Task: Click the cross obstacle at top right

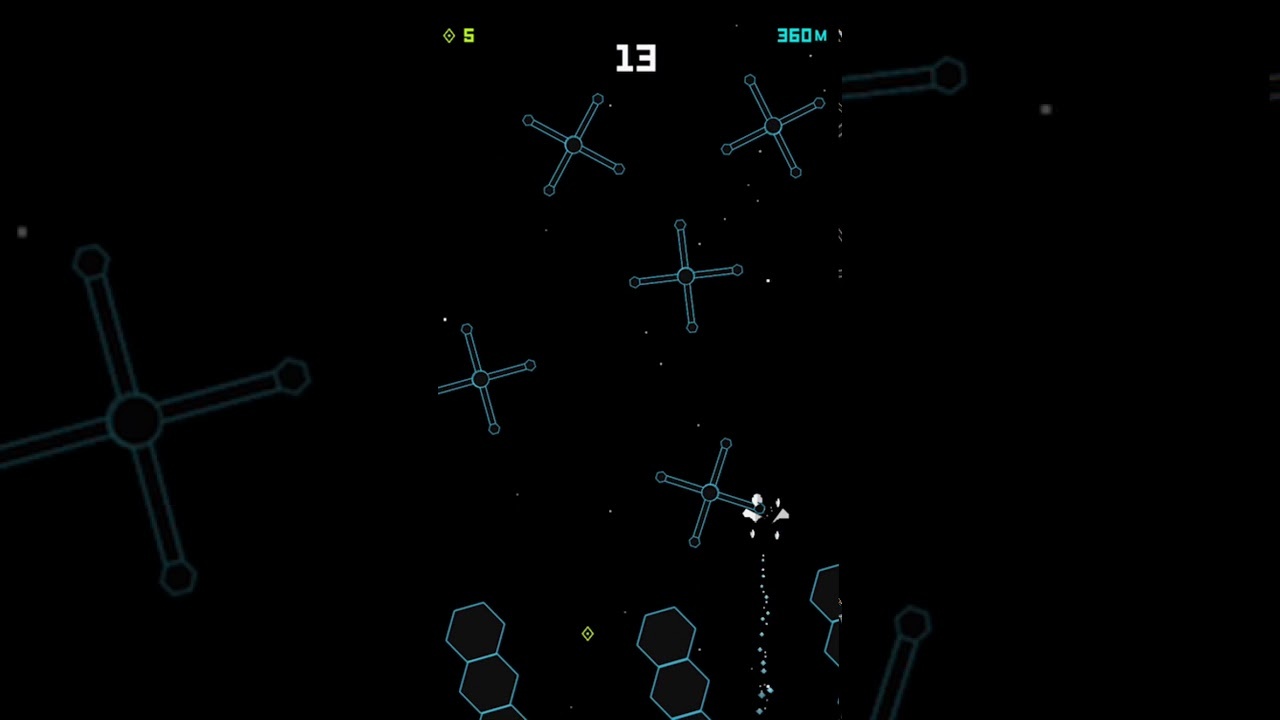Action: point(775,125)
